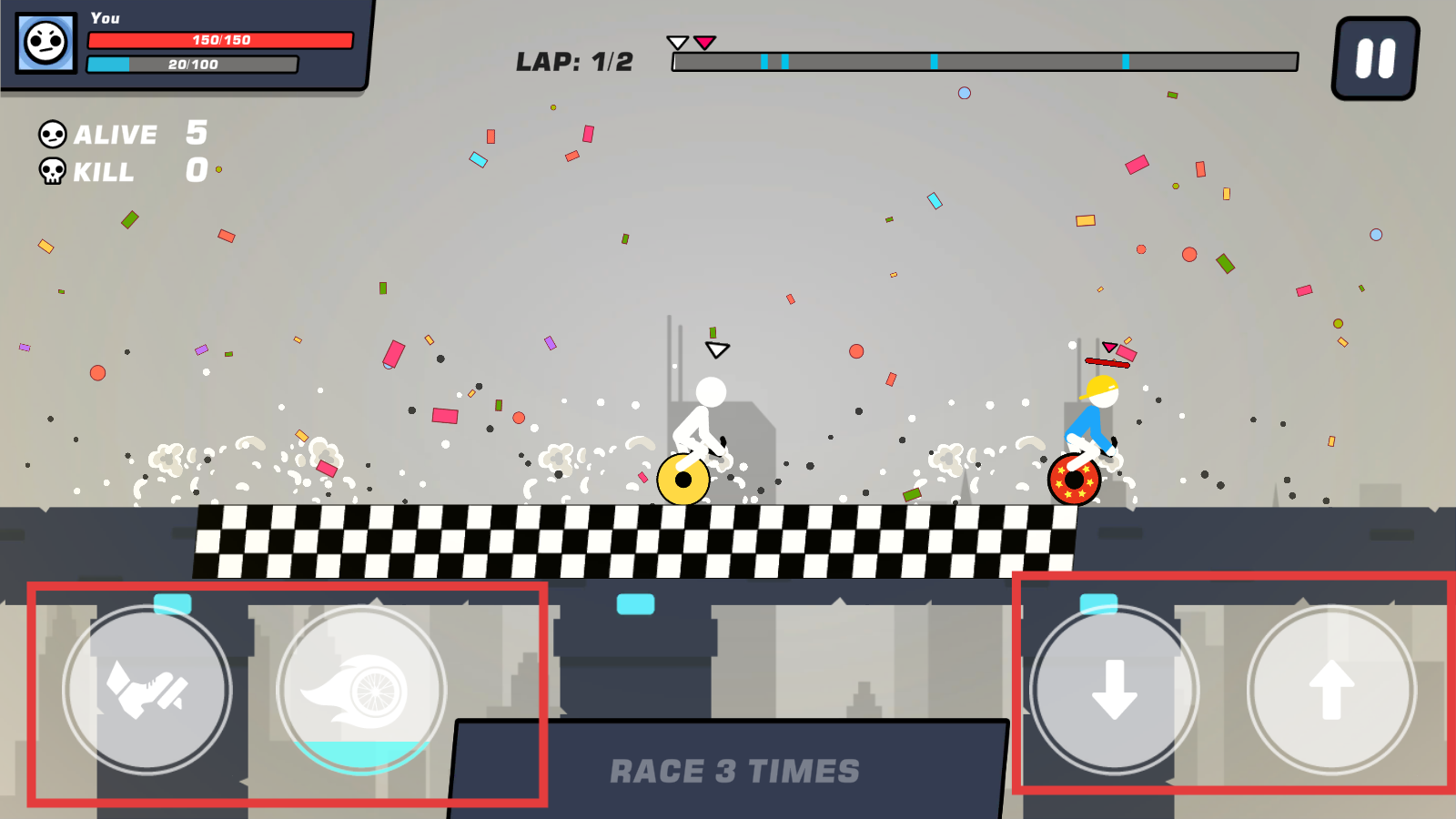This screenshot has width=1456, height=819.
Task: Click the player avatar portrait
Action: pyautogui.click(x=46, y=42)
